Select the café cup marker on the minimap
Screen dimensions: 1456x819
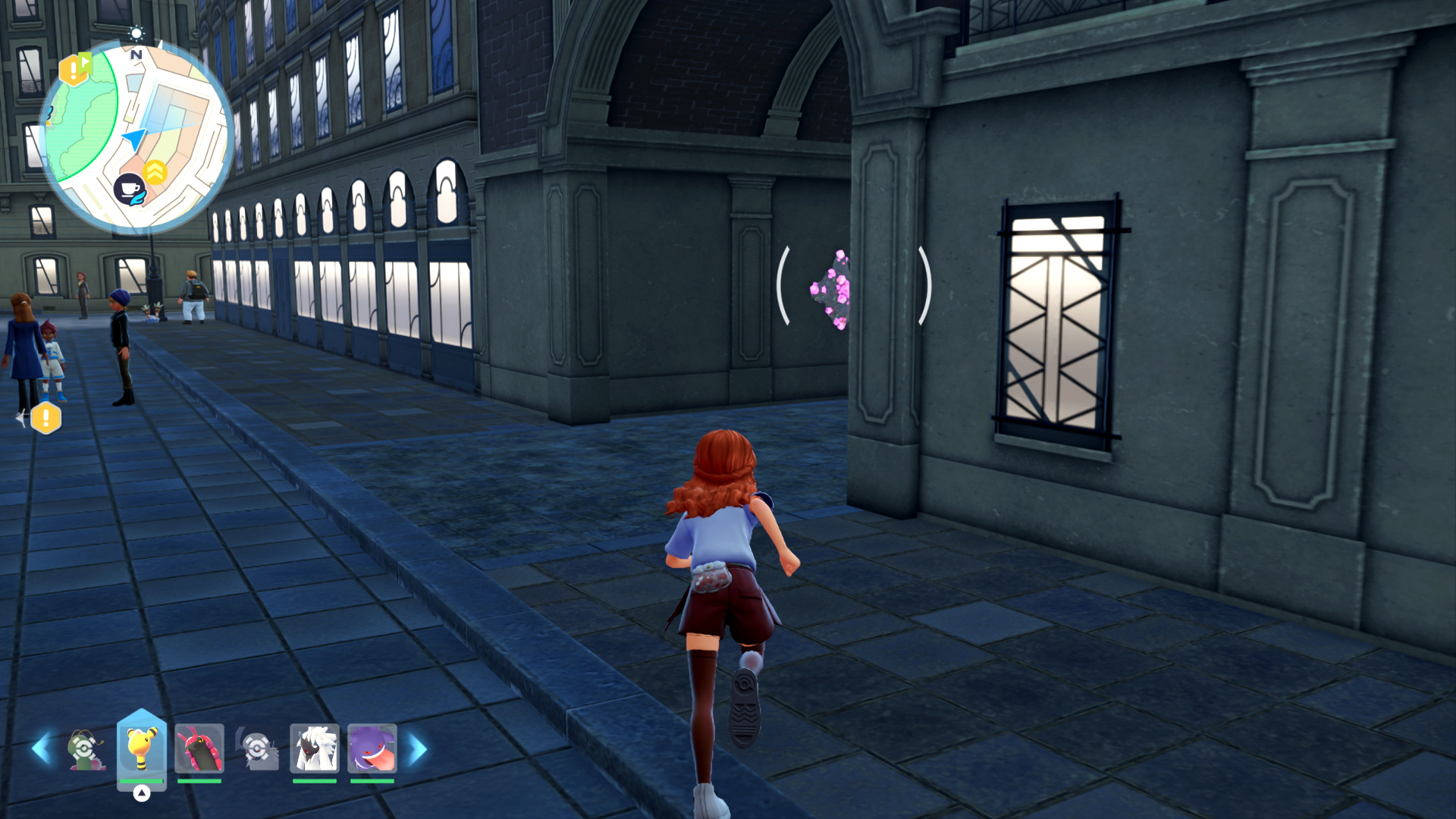tap(130, 188)
